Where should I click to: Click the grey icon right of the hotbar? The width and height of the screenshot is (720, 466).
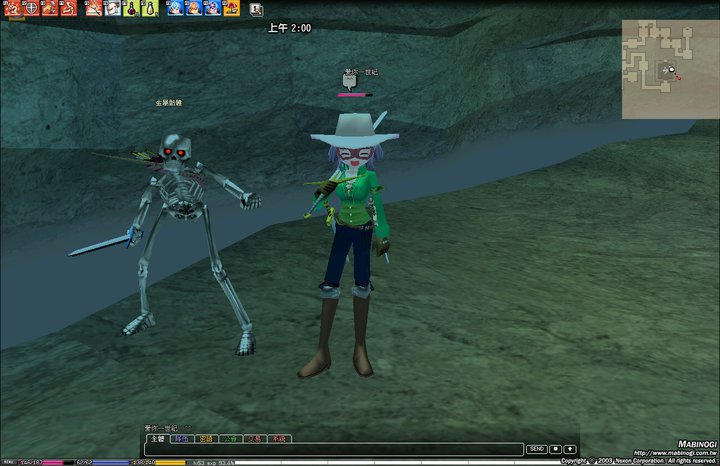tap(256, 9)
